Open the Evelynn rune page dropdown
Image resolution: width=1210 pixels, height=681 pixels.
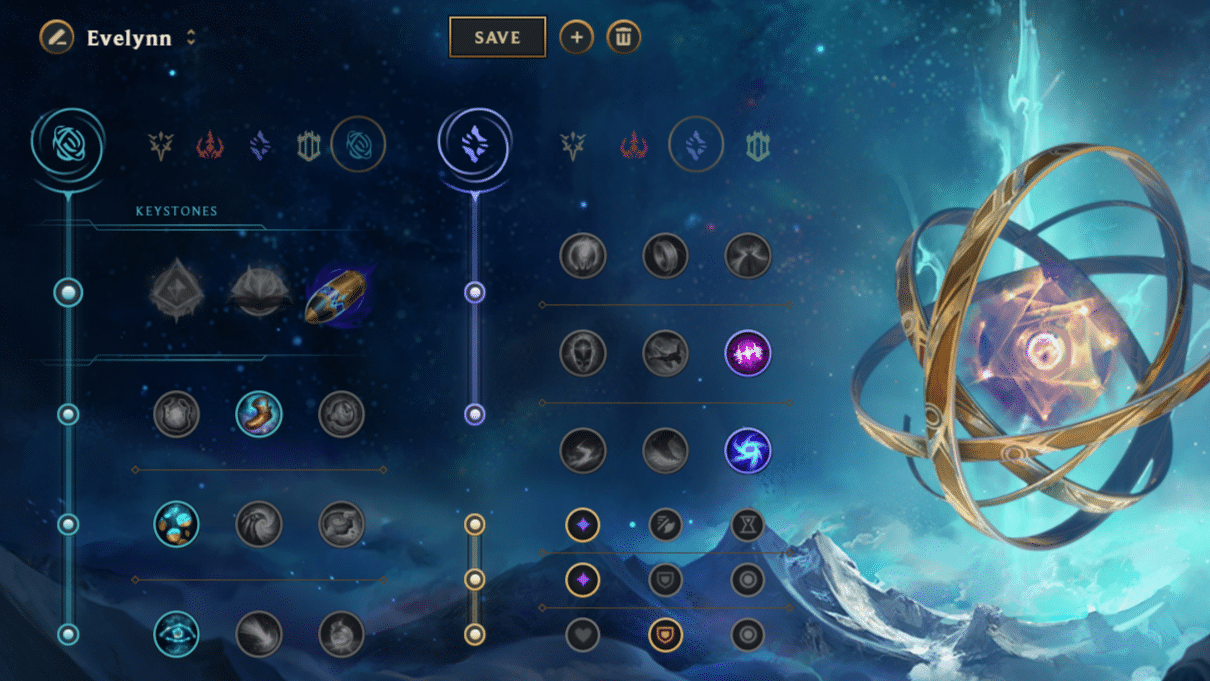pyautogui.click(x=191, y=38)
